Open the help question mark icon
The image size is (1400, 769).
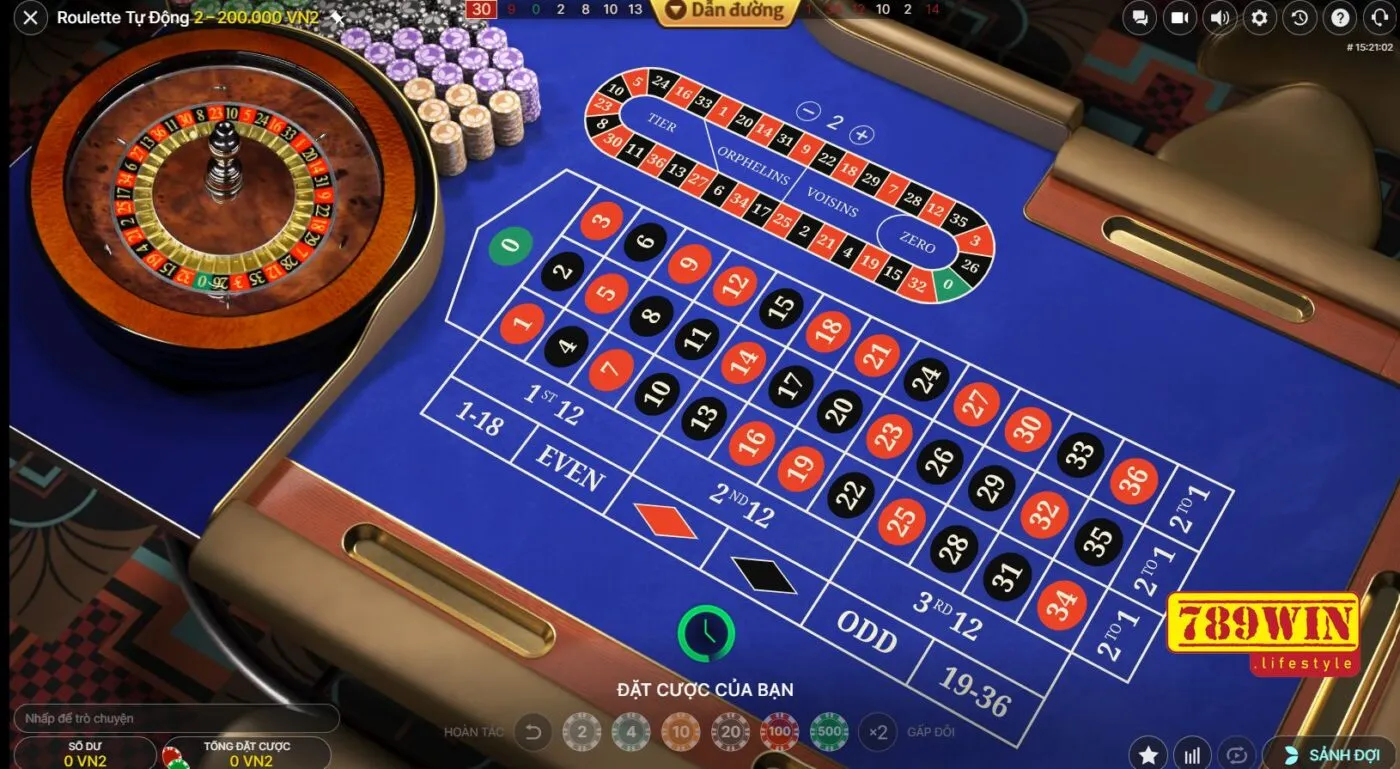pos(1339,17)
